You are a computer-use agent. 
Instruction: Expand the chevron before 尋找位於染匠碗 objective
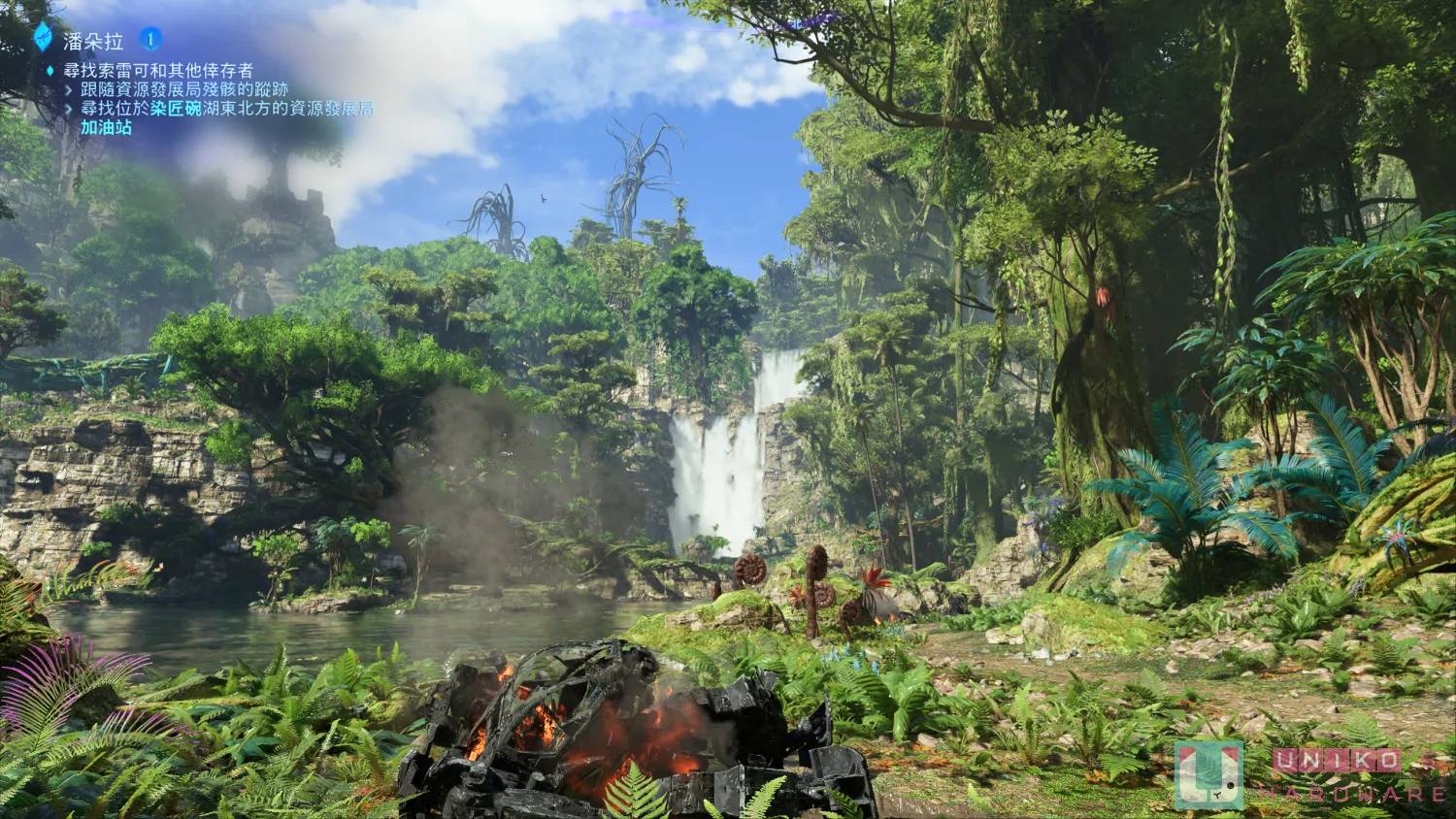pos(70,108)
